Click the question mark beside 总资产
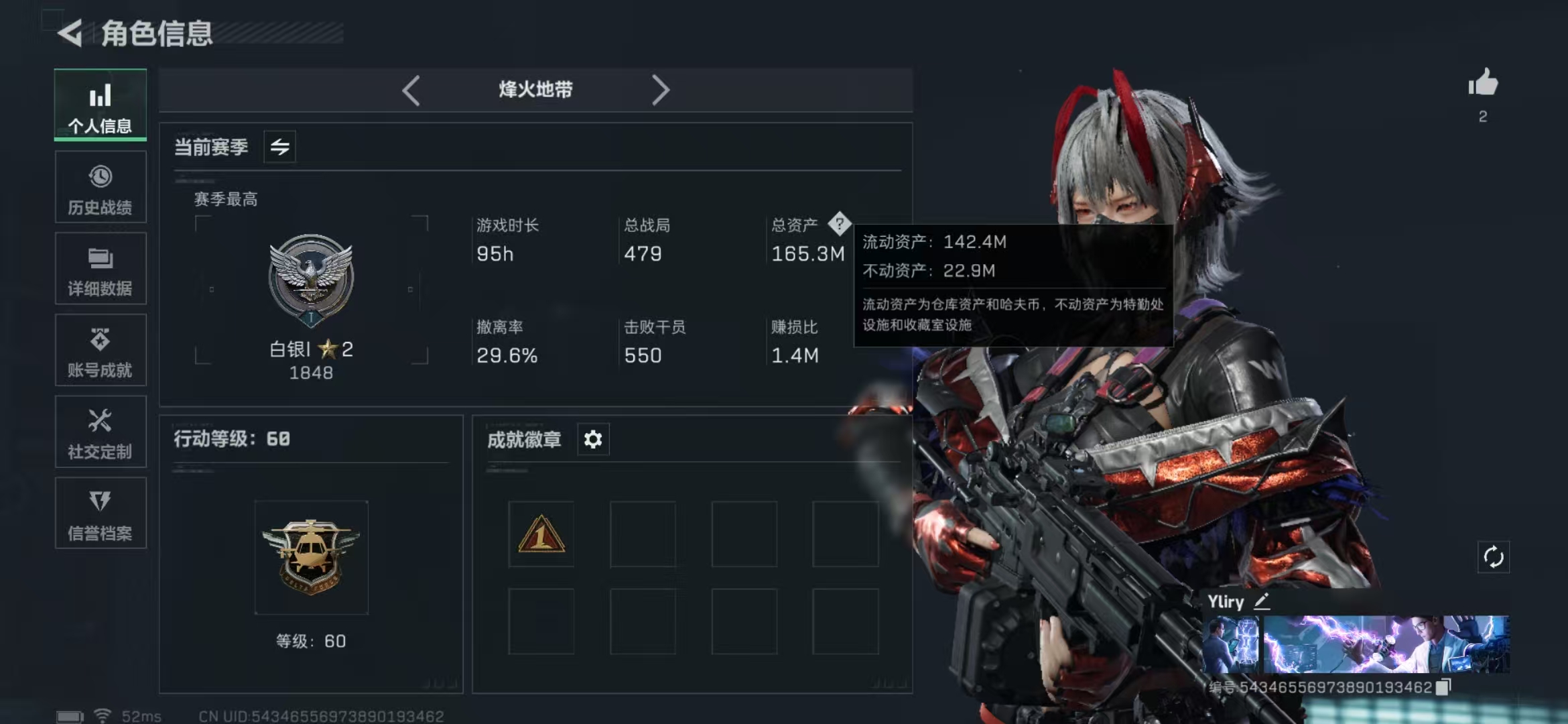 coord(839,224)
